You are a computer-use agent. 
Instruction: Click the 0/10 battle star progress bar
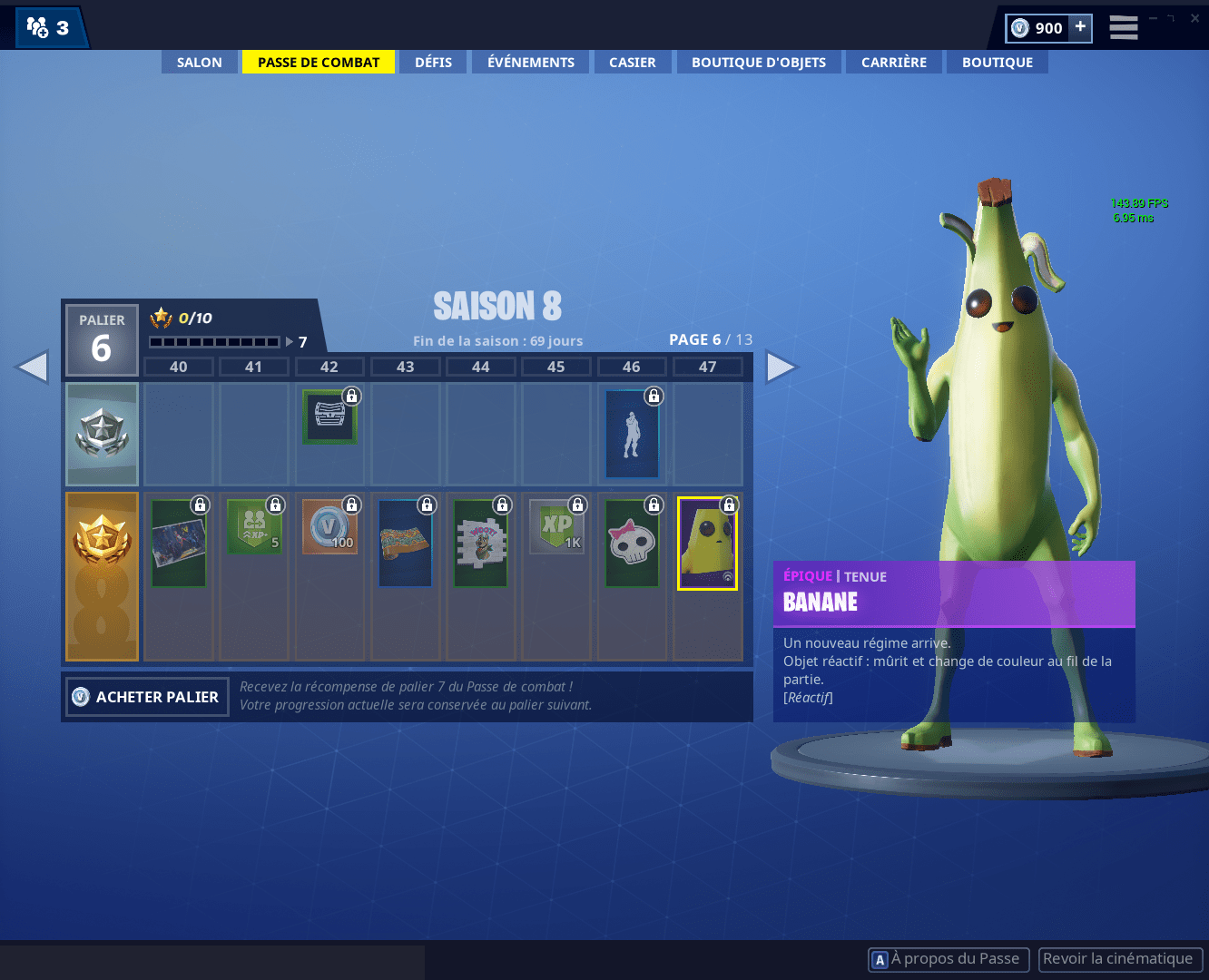(215, 342)
